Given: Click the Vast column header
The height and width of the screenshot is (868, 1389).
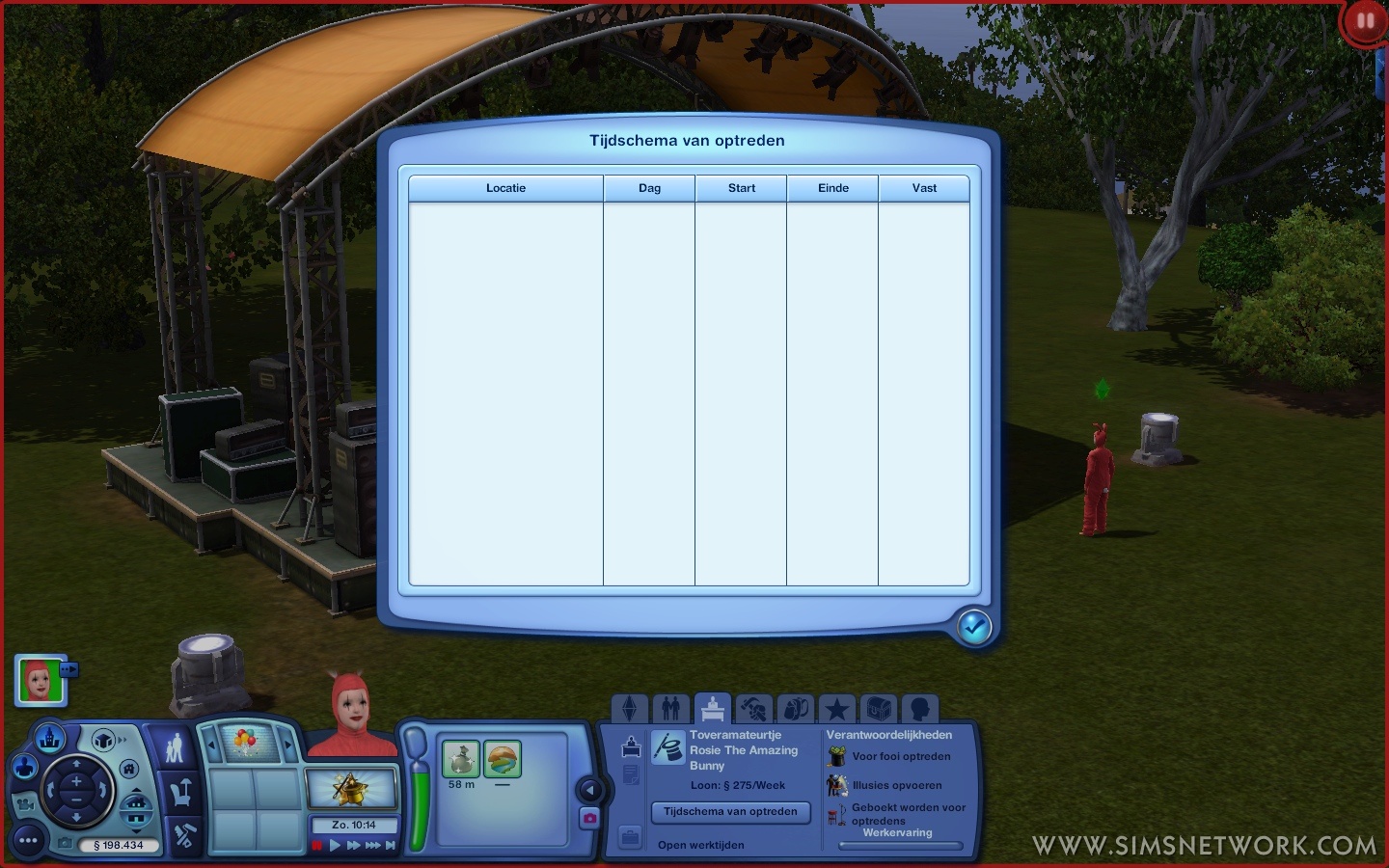Looking at the screenshot, I should click(924, 188).
